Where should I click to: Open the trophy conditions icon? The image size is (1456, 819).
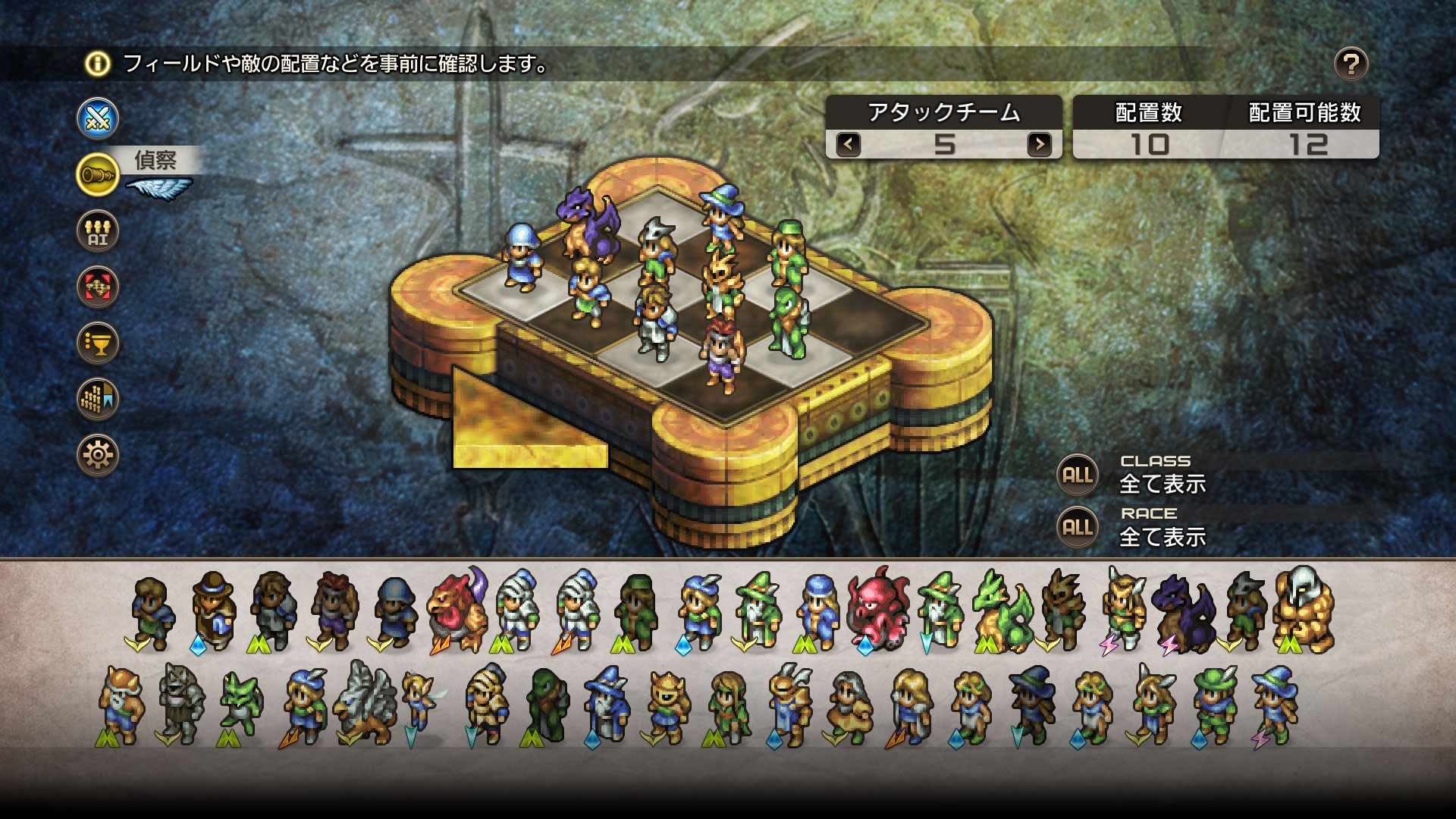(98, 343)
